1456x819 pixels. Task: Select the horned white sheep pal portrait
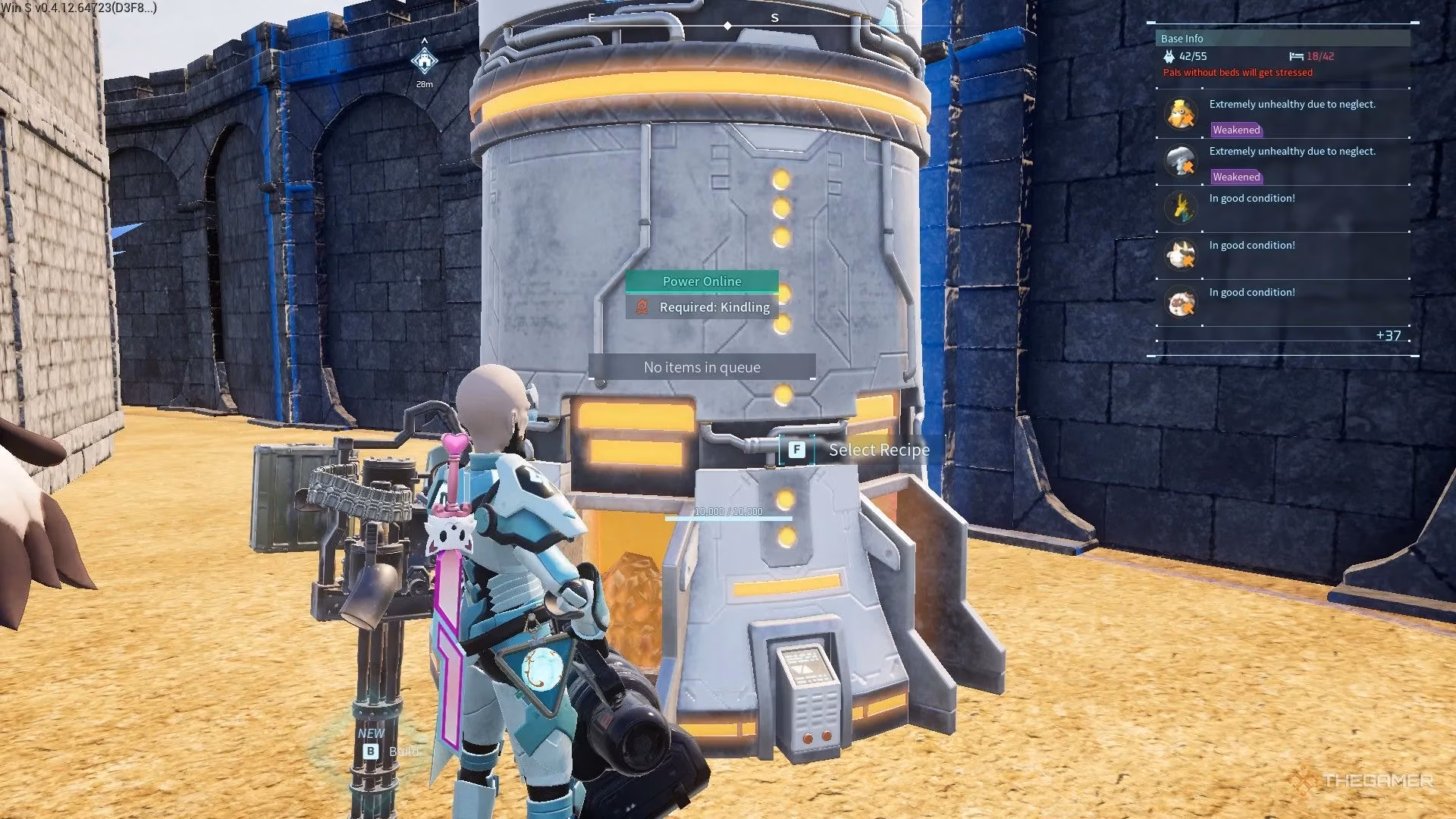pyautogui.click(x=1181, y=255)
